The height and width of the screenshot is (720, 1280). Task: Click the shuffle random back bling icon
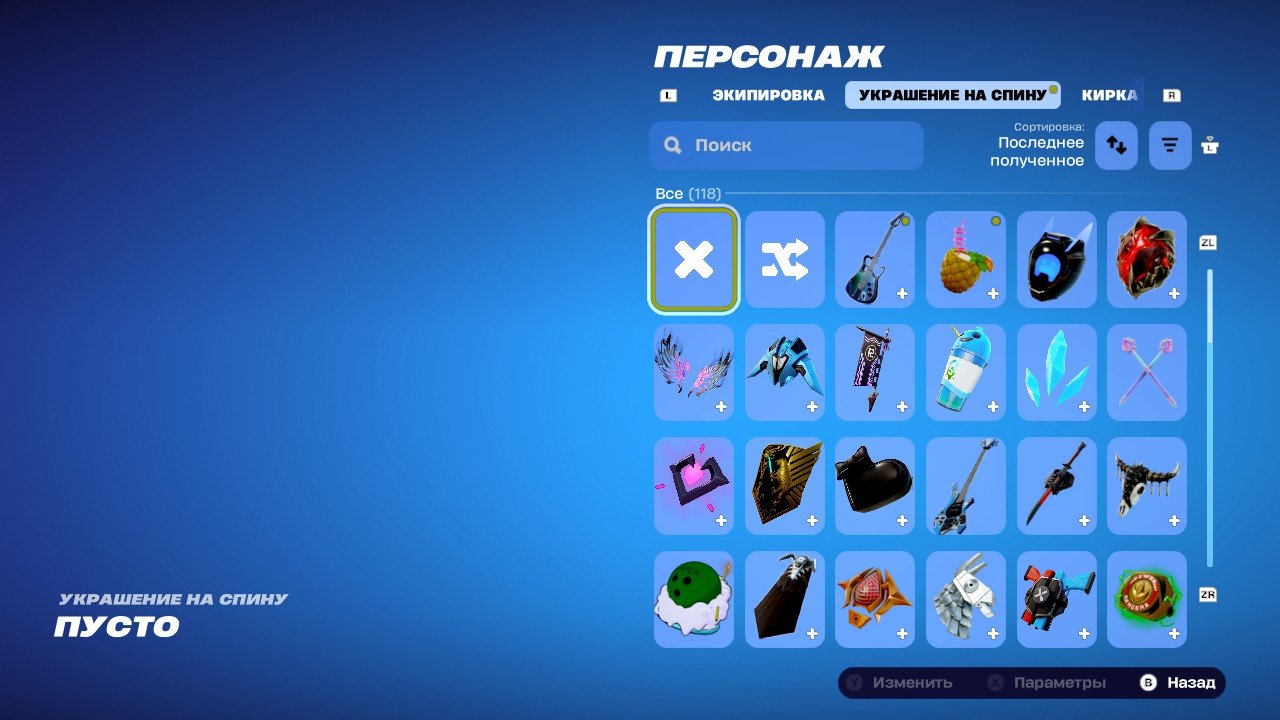[784, 260]
